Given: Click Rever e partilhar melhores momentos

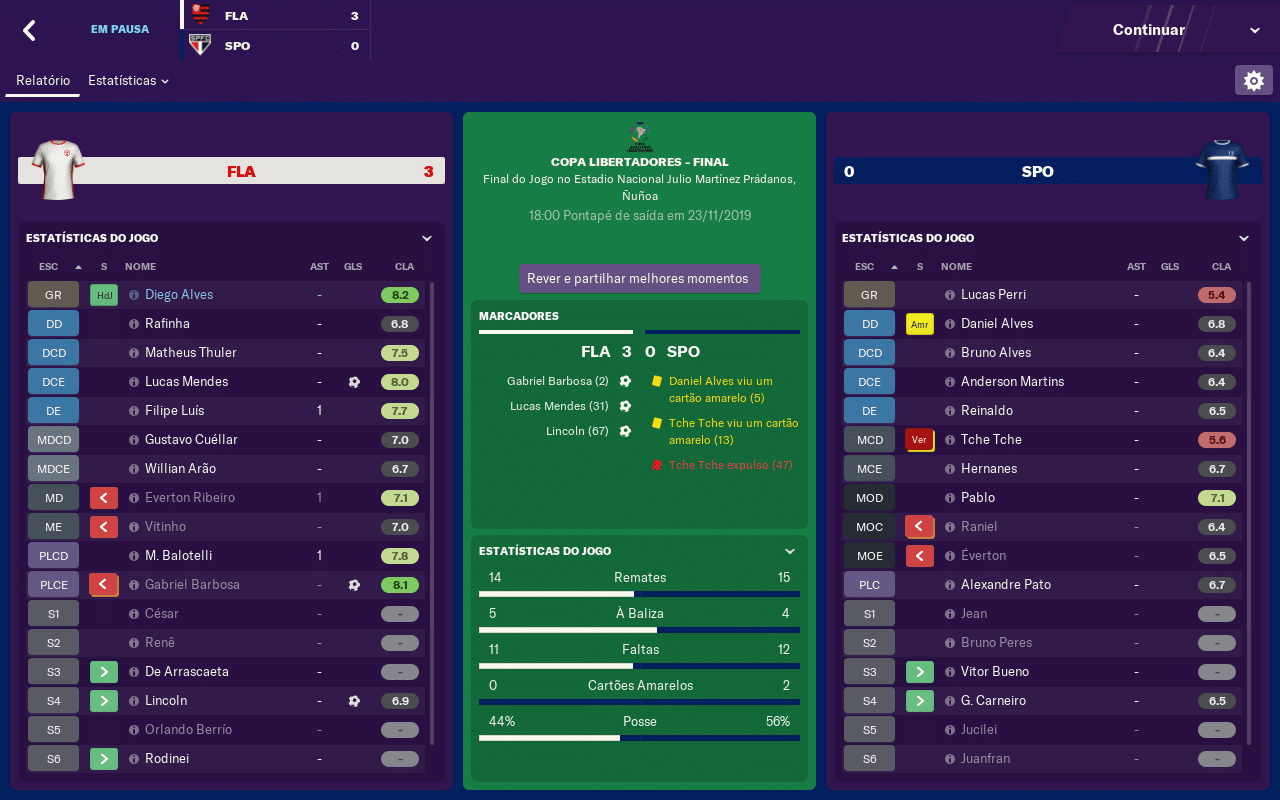Looking at the screenshot, I should click(638, 278).
